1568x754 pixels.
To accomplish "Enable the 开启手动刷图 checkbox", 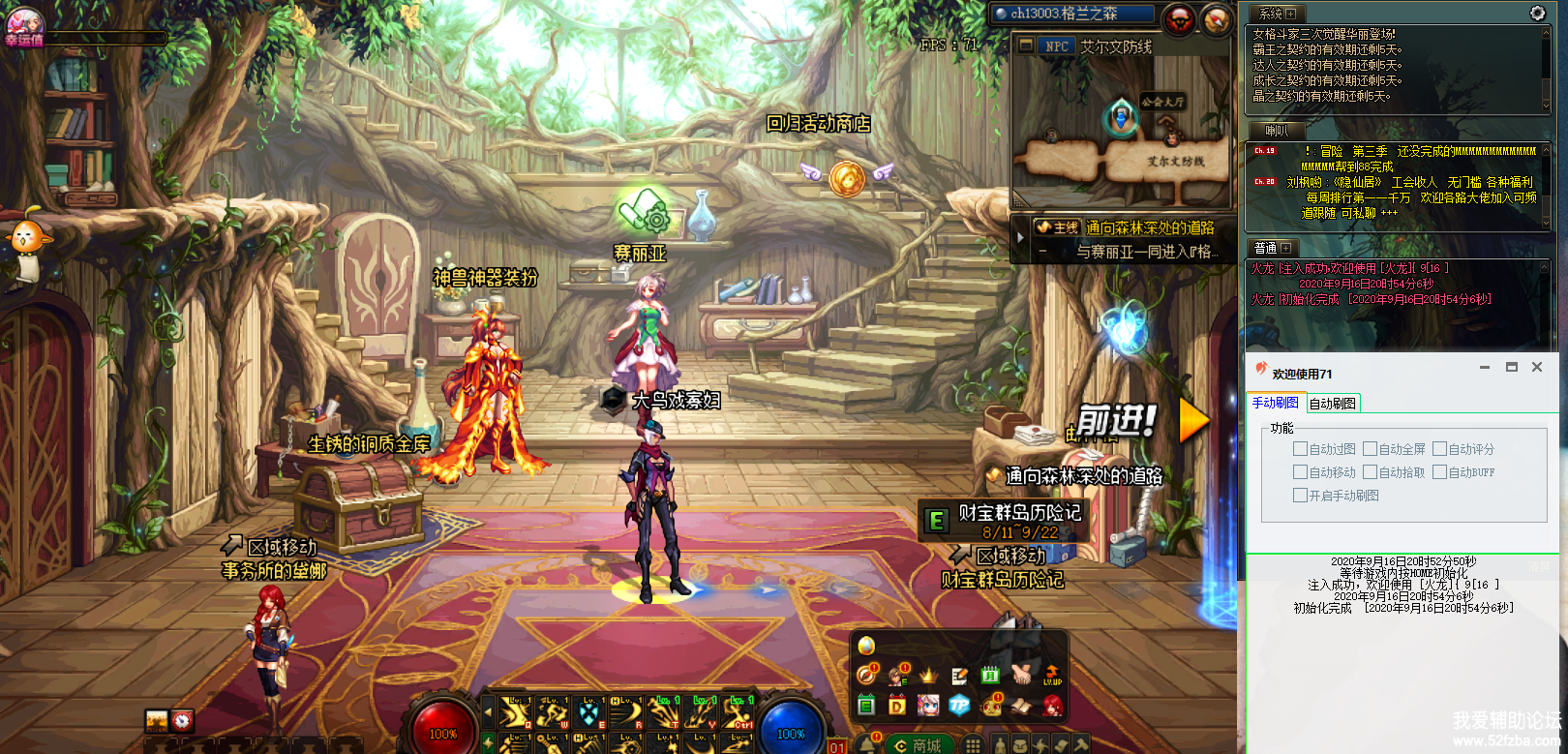I will pos(1300,496).
